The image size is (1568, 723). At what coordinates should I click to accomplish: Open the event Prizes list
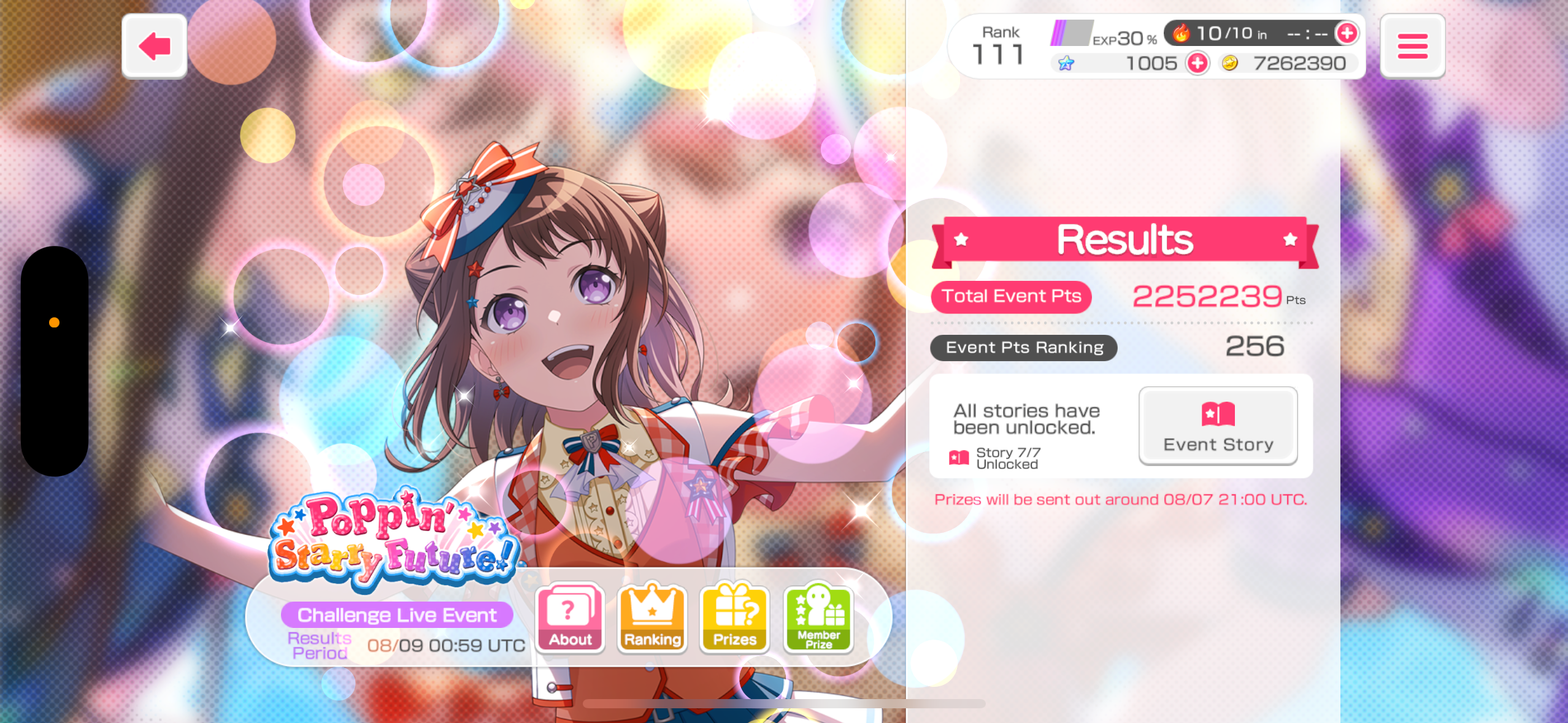pos(734,618)
